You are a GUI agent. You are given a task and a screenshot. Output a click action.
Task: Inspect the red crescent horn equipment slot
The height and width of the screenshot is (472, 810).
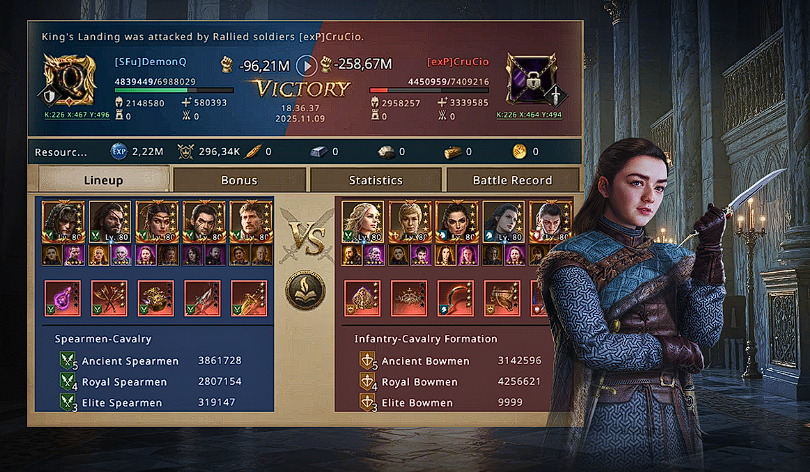pyautogui.click(x=455, y=297)
